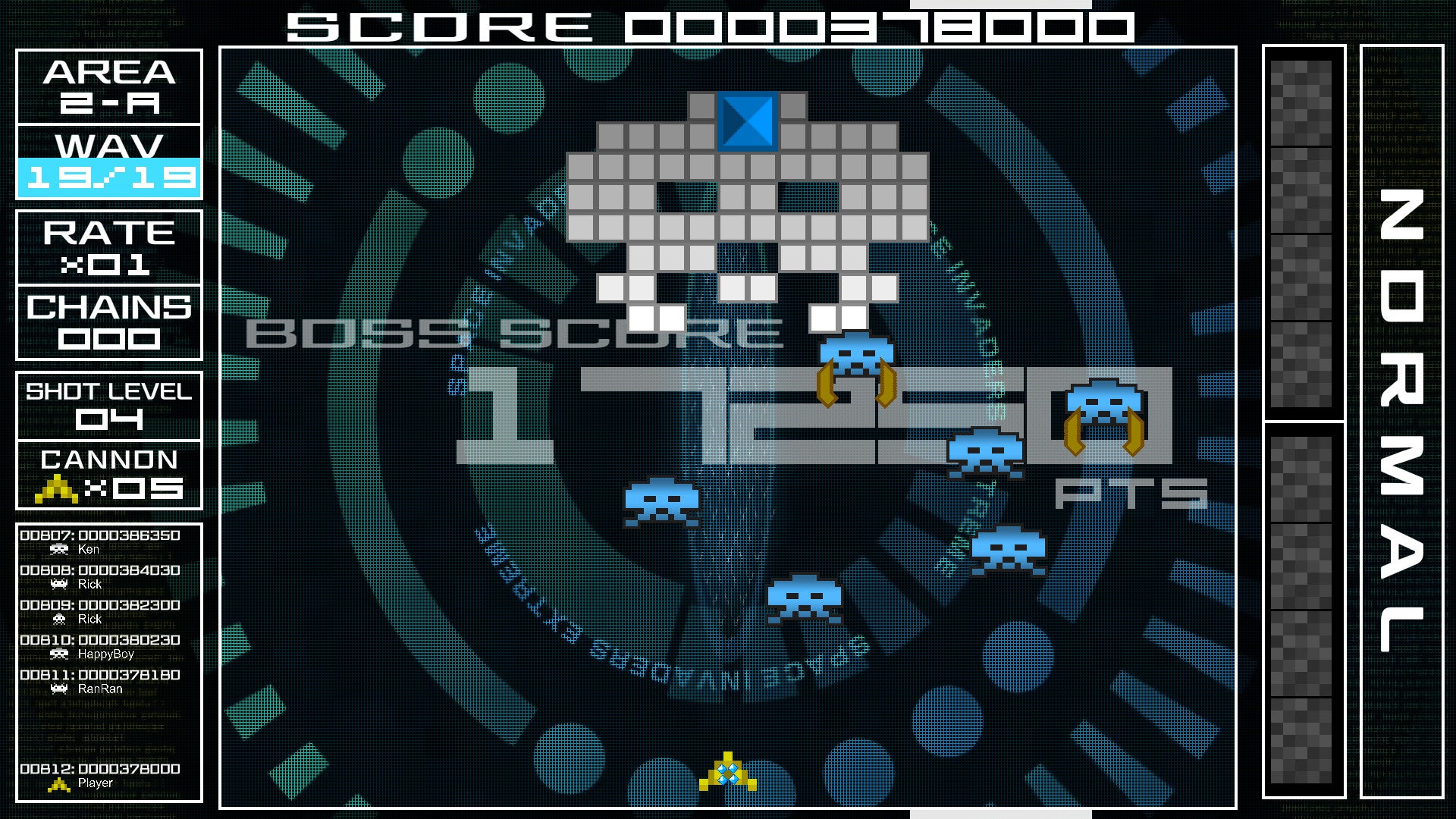Expand the AREA 2-A panel
The image size is (1456, 819).
click(108, 85)
